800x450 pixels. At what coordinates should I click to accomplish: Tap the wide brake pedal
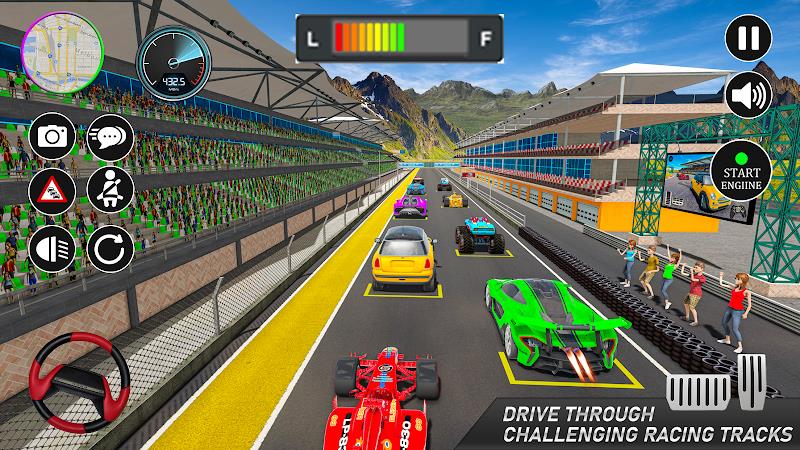pos(697,395)
